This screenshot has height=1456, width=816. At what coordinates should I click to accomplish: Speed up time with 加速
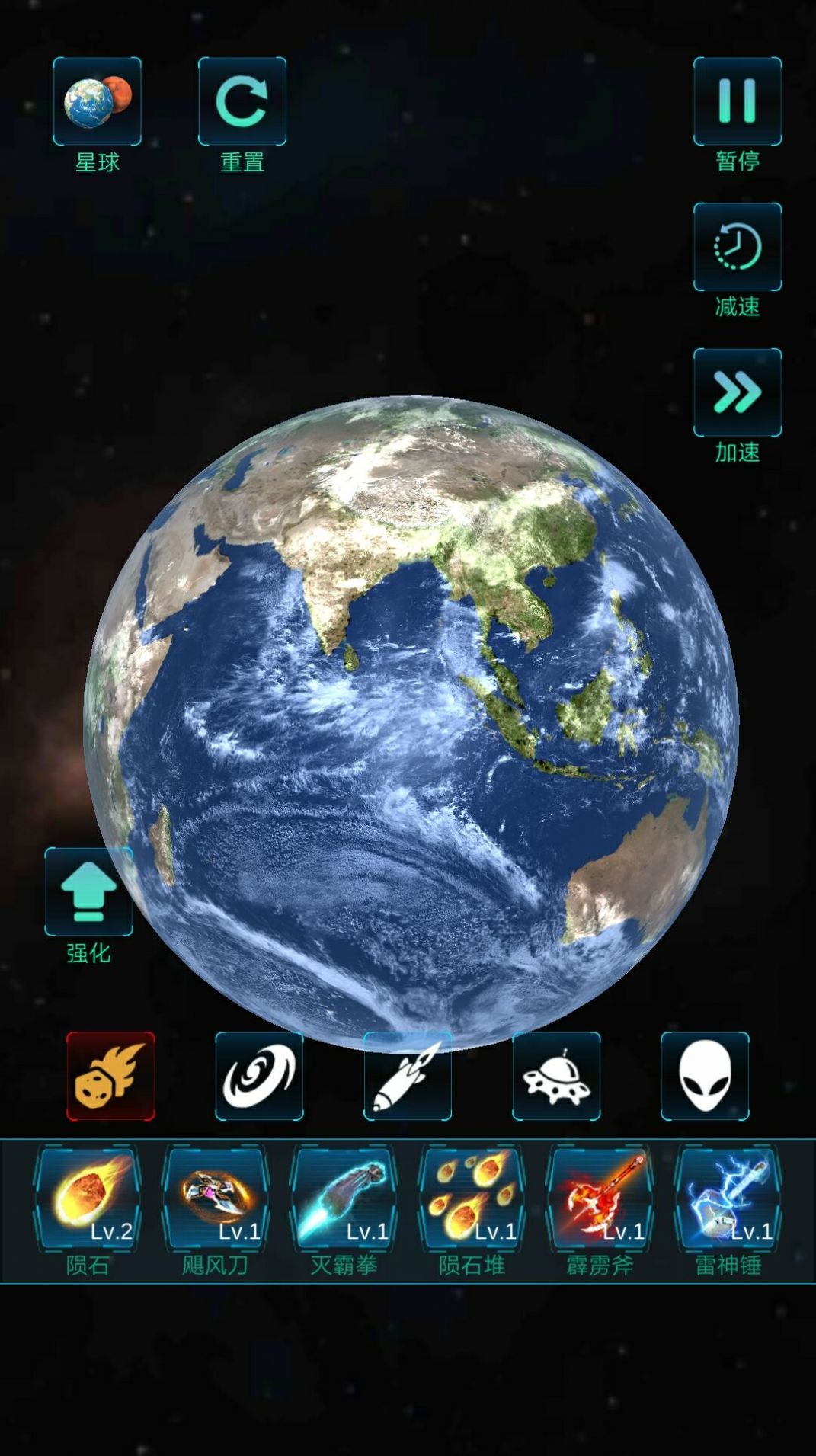(737, 392)
